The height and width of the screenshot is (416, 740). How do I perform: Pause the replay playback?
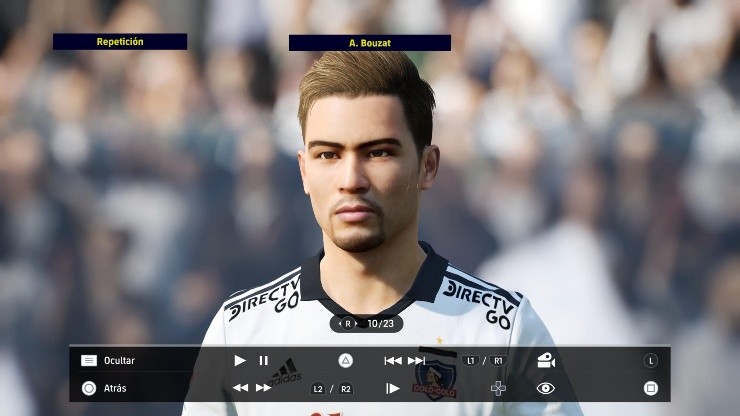264,361
